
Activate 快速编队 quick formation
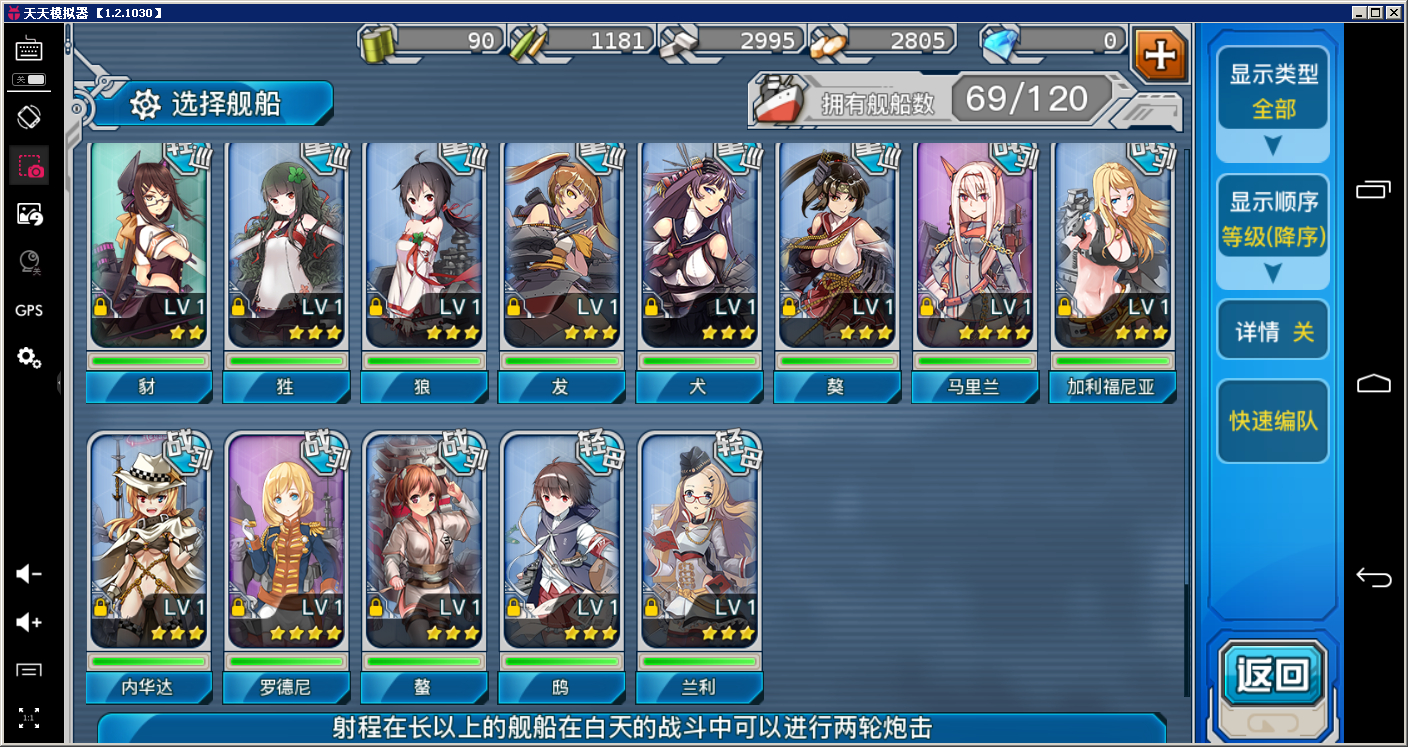1272,421
